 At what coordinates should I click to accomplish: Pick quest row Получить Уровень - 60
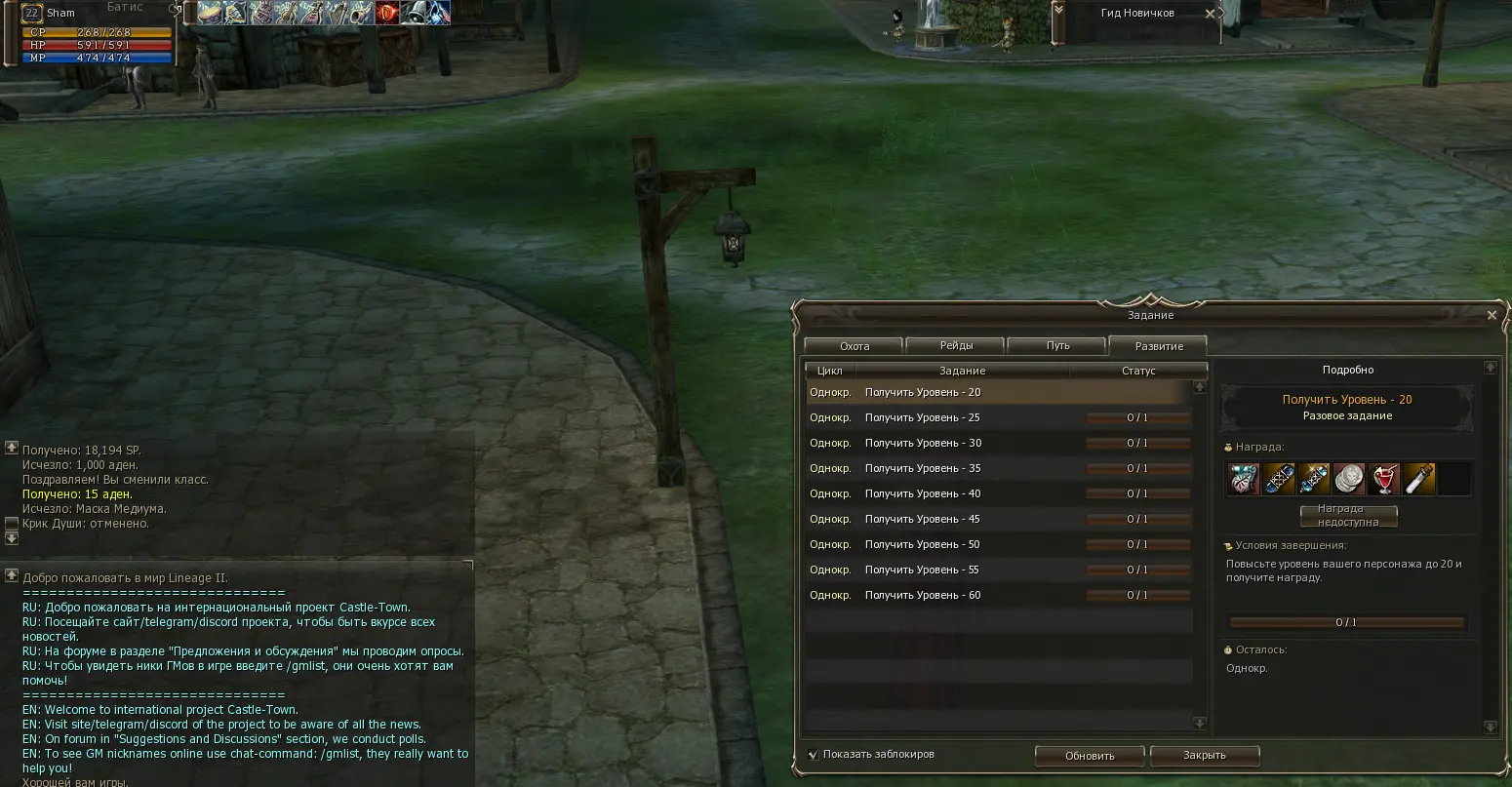pyautogui.click(x=922, y=595)
